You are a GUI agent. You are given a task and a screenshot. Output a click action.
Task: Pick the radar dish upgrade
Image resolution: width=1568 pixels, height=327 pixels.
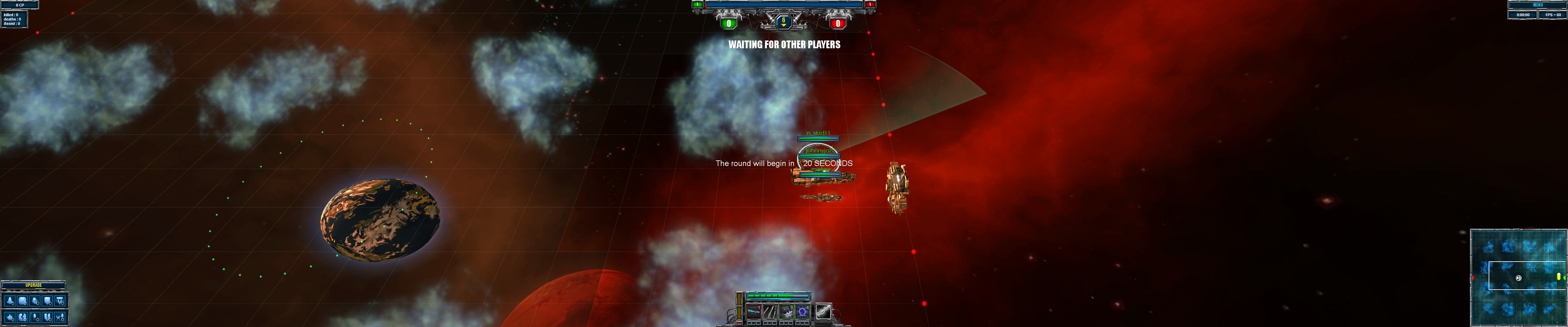(x=35, y=301)
